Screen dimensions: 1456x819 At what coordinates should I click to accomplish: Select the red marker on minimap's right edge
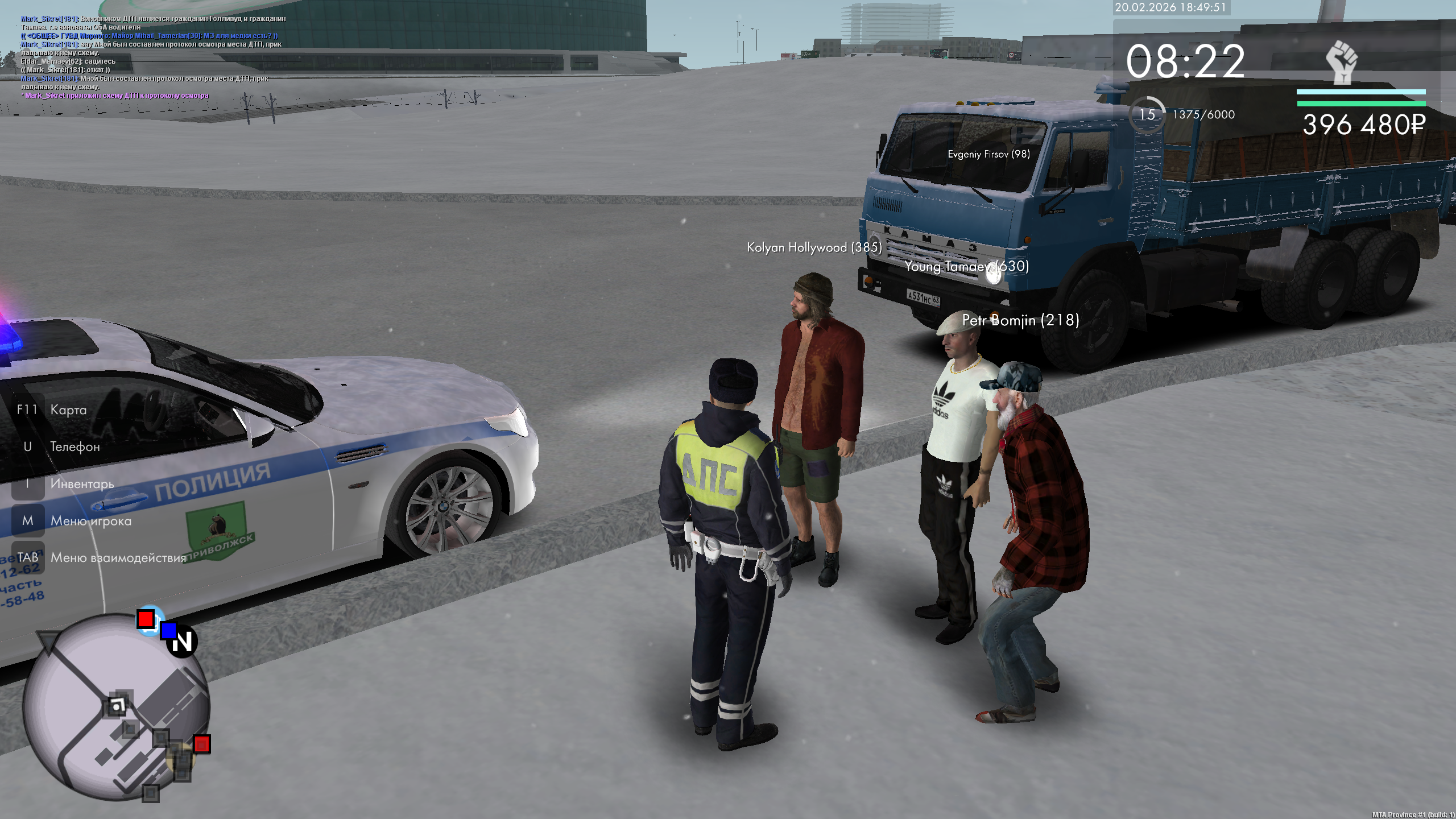pyautogui.click(x=202, y=744)
